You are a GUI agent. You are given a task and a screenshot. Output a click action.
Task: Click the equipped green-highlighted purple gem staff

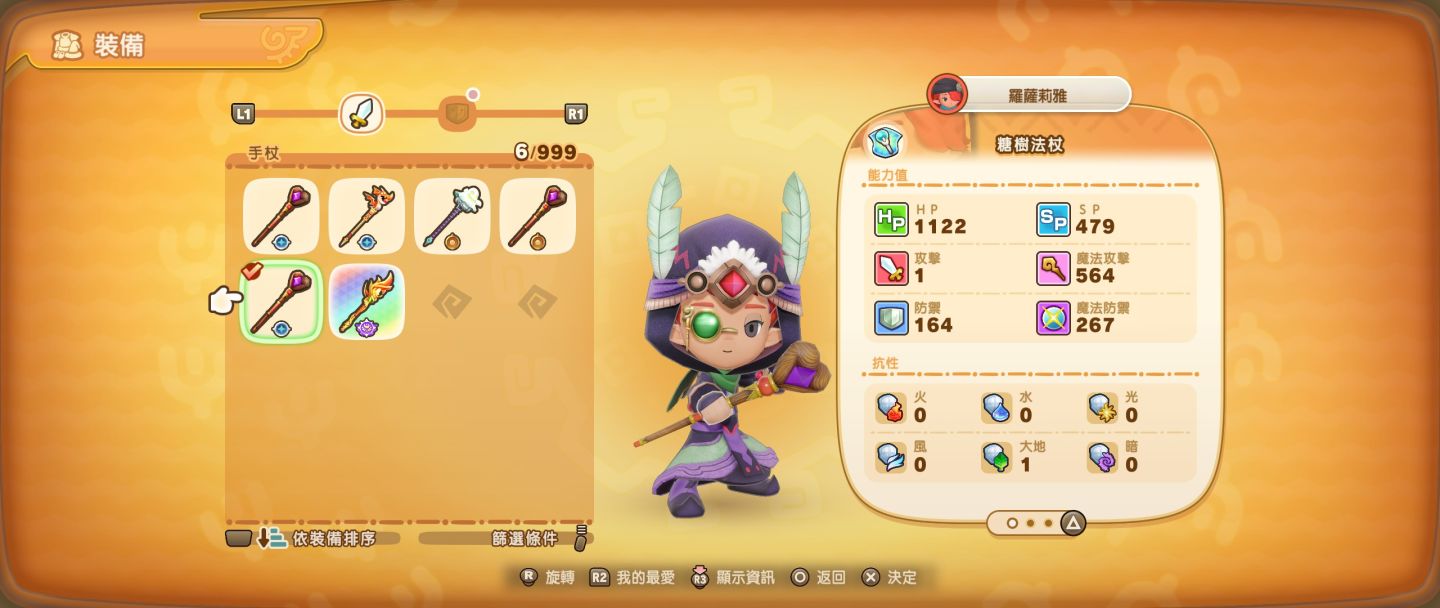point(281,302)
